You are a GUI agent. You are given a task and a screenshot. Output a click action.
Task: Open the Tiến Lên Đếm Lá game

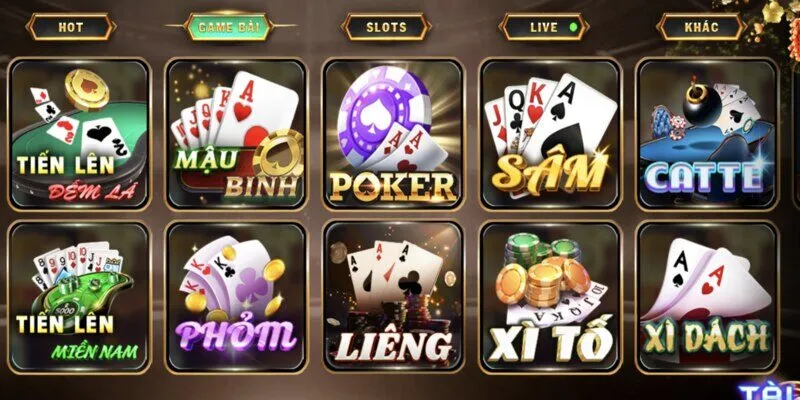click(x=79, y=134)
